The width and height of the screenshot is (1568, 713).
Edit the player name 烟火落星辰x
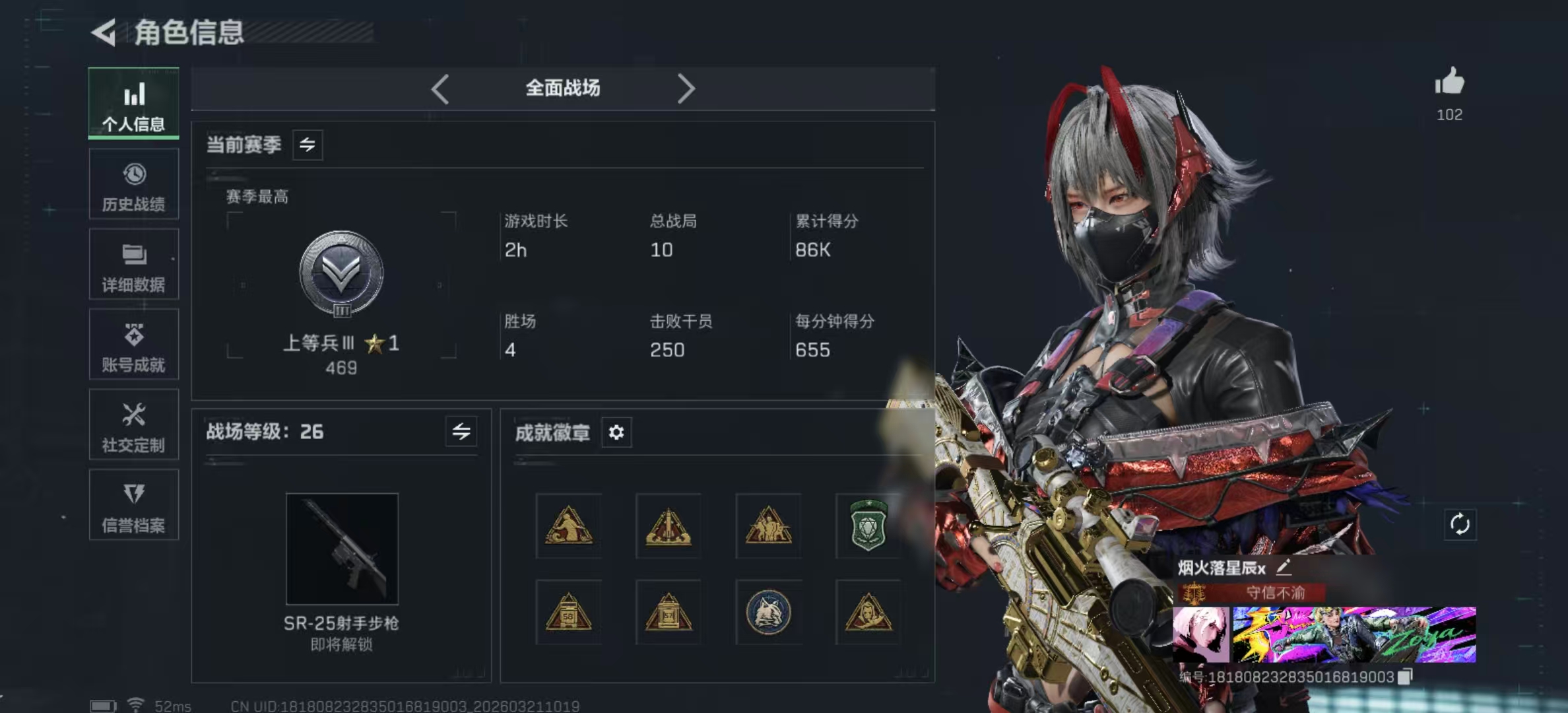[1284, 566]
